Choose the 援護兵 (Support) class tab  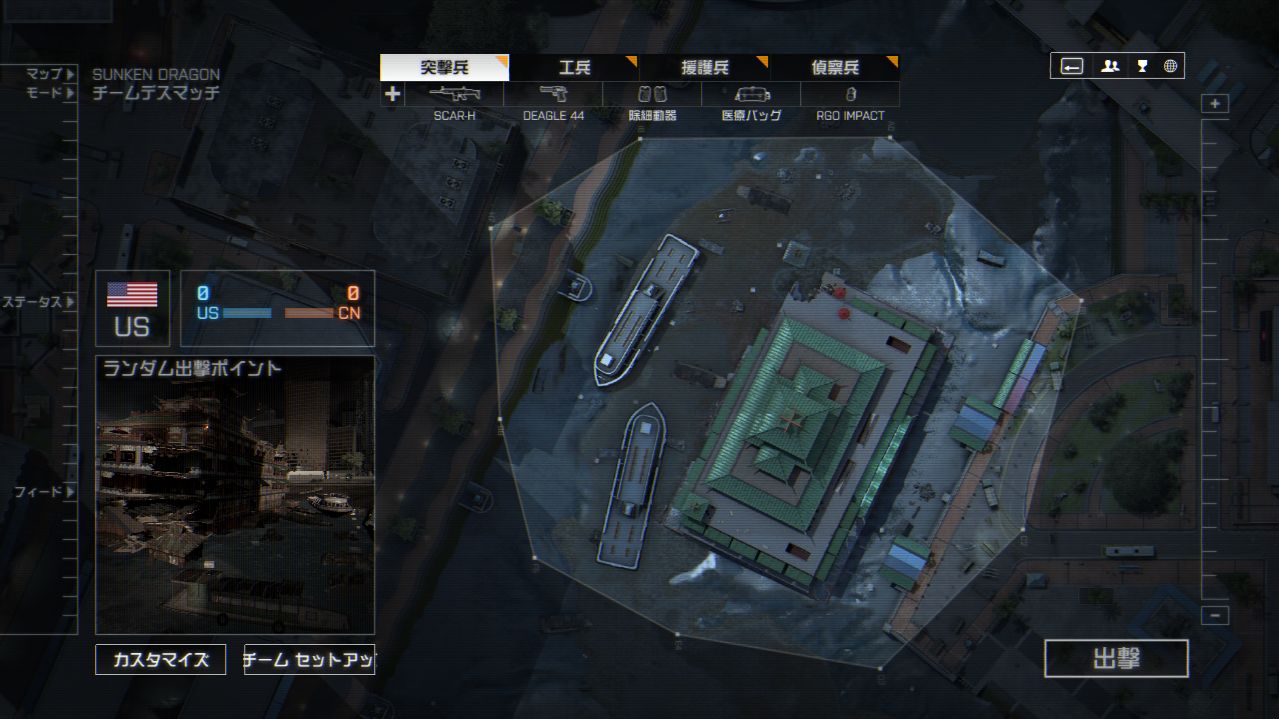[704, 68]
